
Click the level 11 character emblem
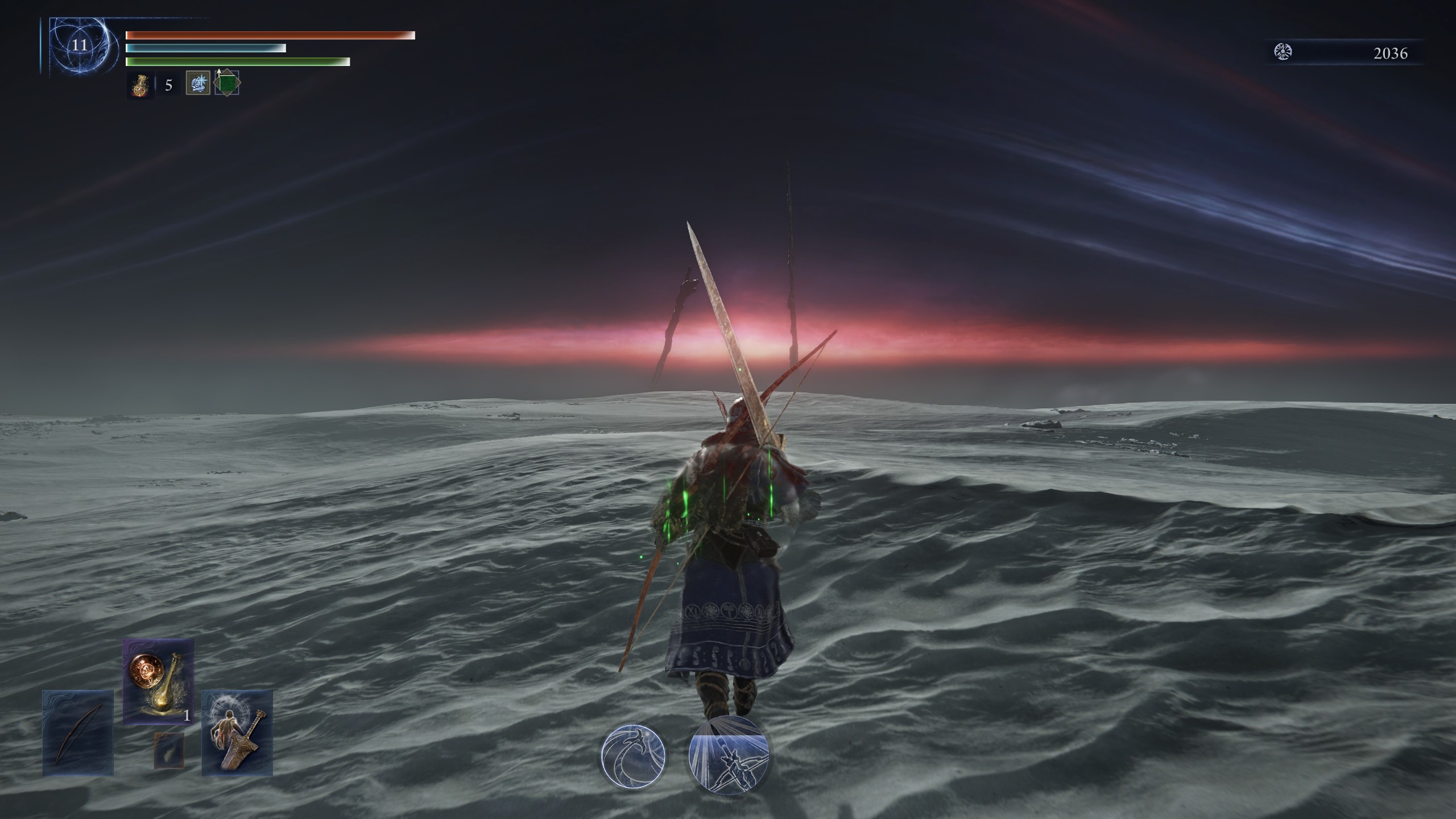(x=79, y=46)
